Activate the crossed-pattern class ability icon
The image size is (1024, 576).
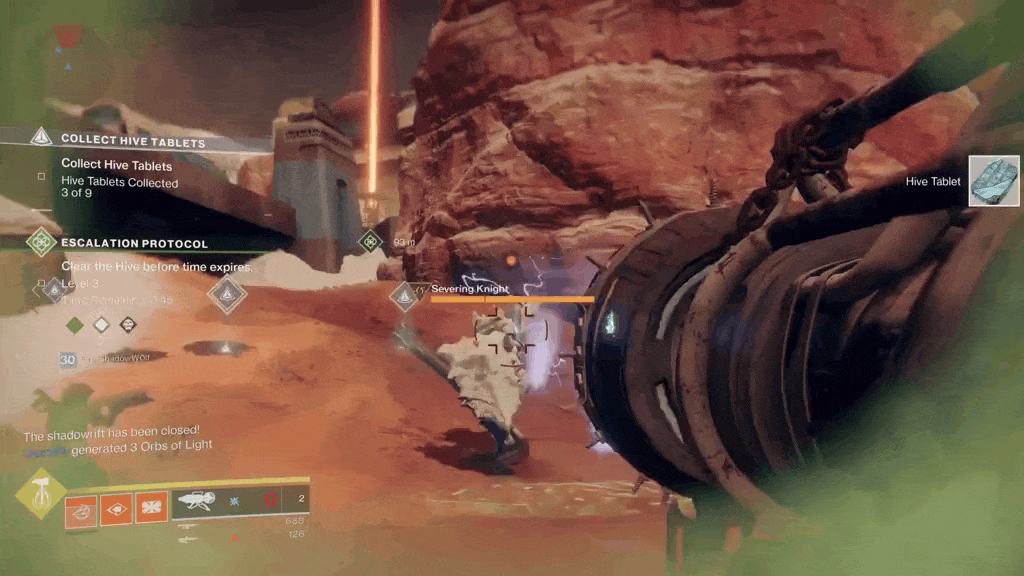pos(150,509)
